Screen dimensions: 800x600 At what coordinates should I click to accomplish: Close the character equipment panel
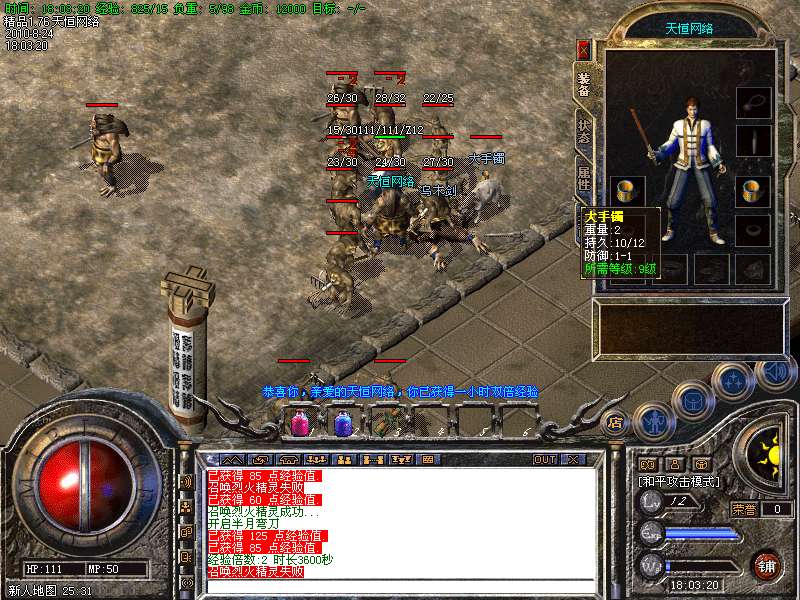[x=583, y=48]
